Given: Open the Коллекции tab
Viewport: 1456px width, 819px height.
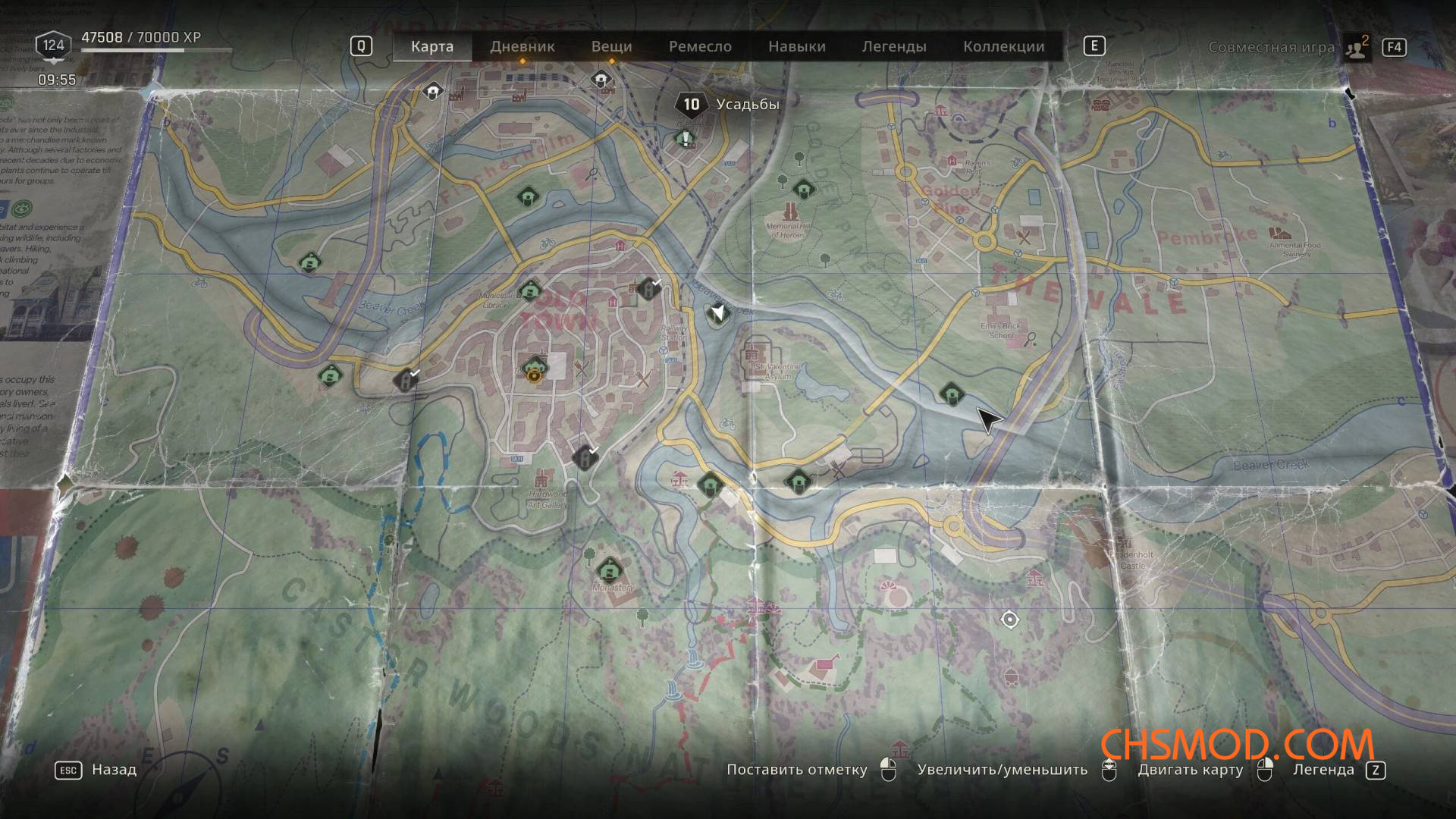Looking at the screenshot, I should pyautogui.click(x=1003, y=46).
